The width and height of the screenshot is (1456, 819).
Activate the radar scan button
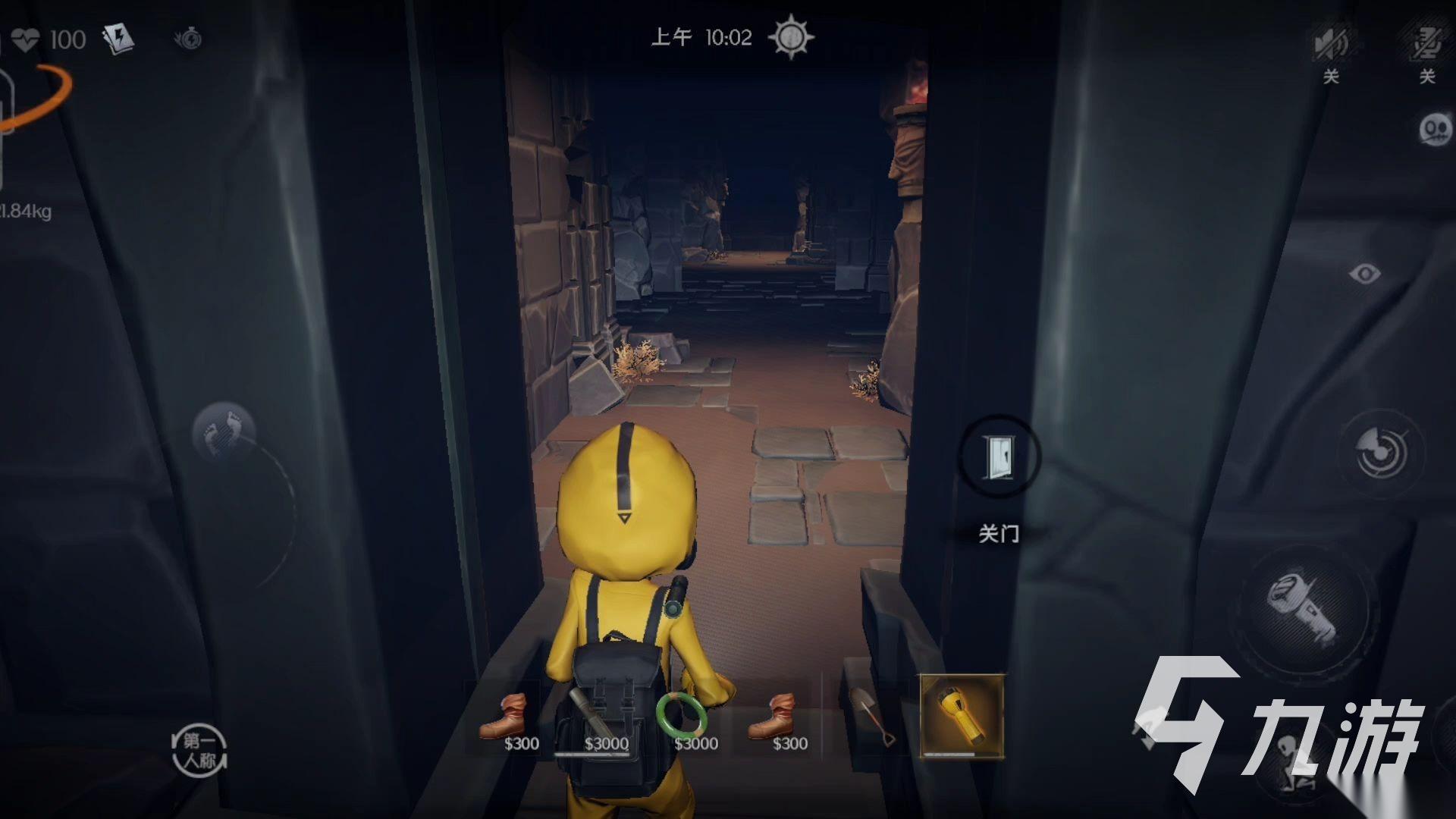1381,453
